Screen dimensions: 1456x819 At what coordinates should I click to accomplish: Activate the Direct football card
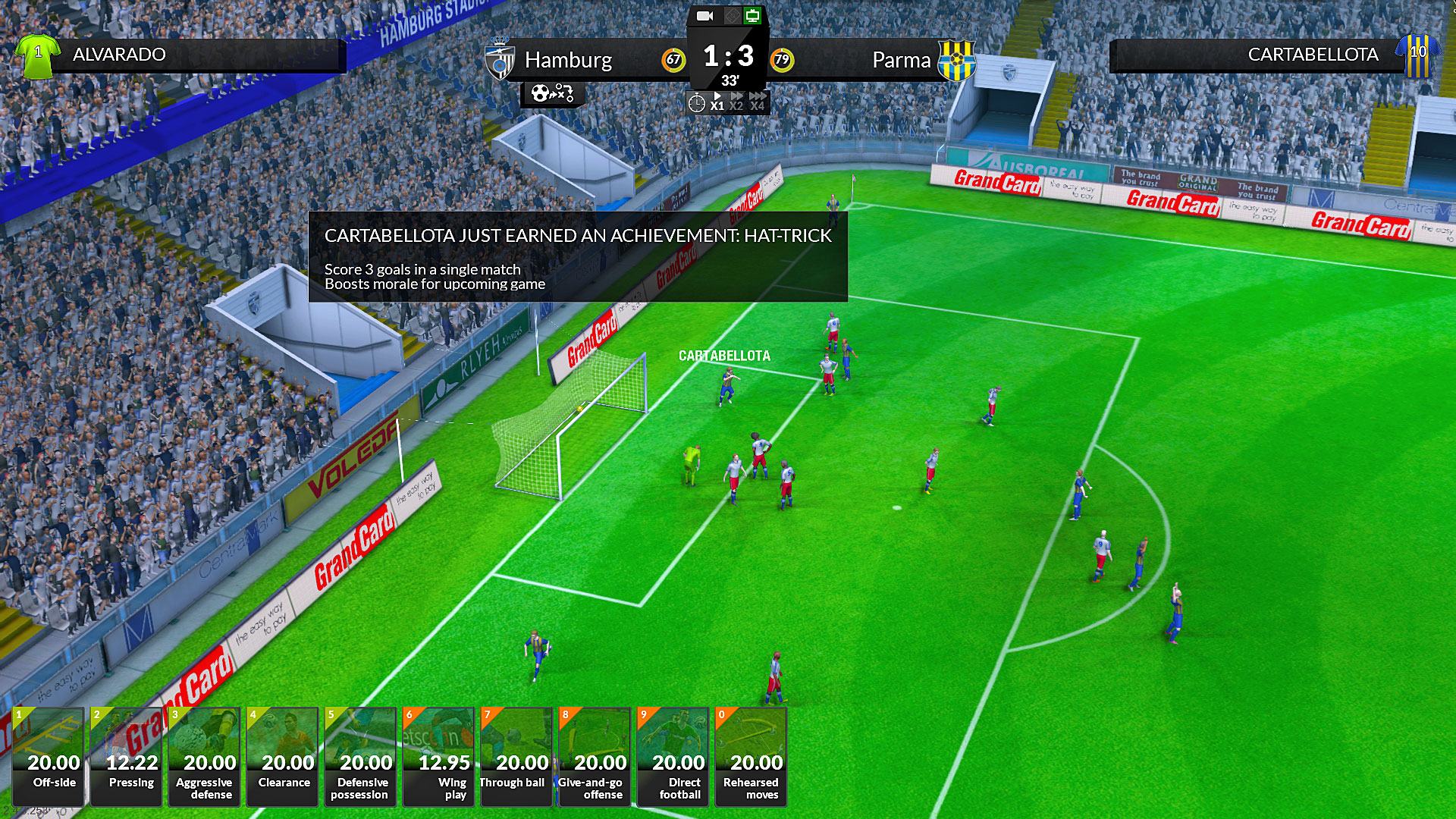(673, 756)
